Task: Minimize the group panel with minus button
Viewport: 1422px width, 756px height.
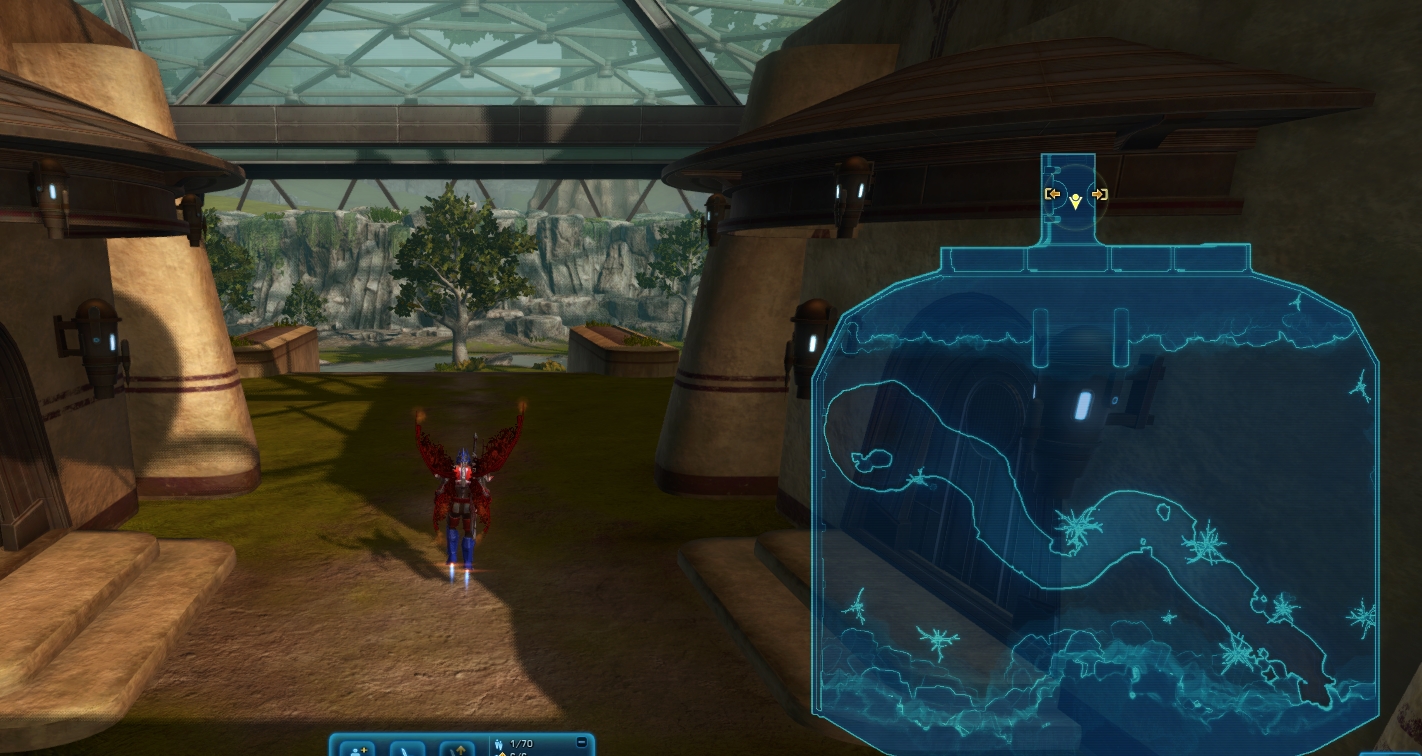Action: [x=582, y=743]
